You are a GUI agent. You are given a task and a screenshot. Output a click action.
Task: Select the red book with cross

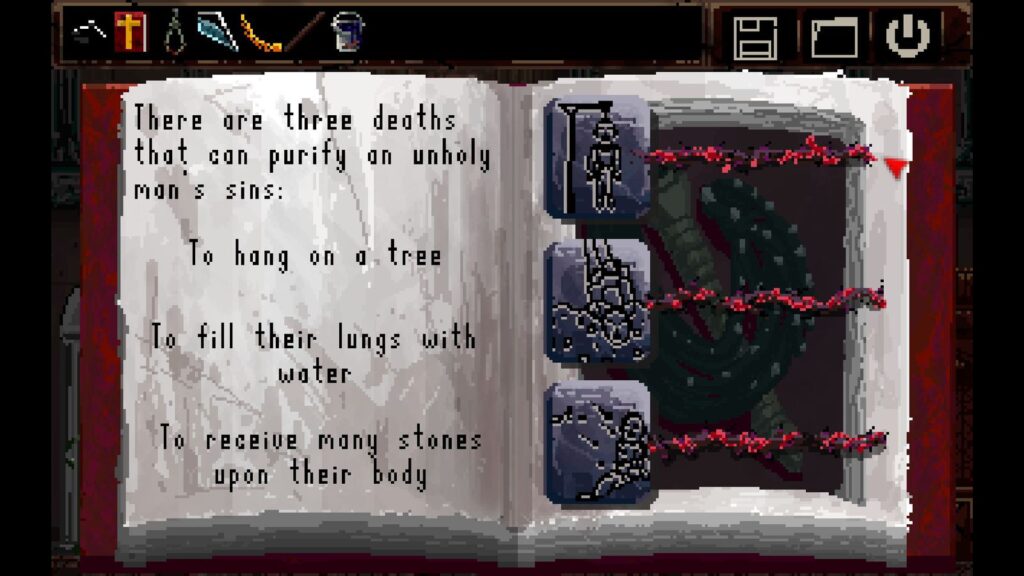[130, 32]
